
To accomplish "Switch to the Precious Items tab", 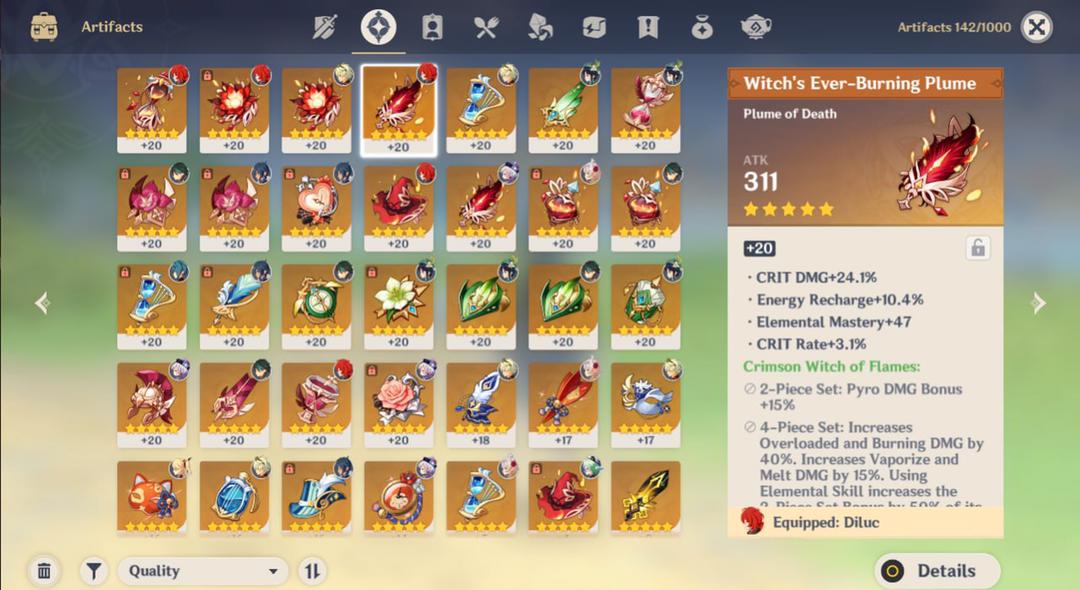I will [x=702, y=27].
